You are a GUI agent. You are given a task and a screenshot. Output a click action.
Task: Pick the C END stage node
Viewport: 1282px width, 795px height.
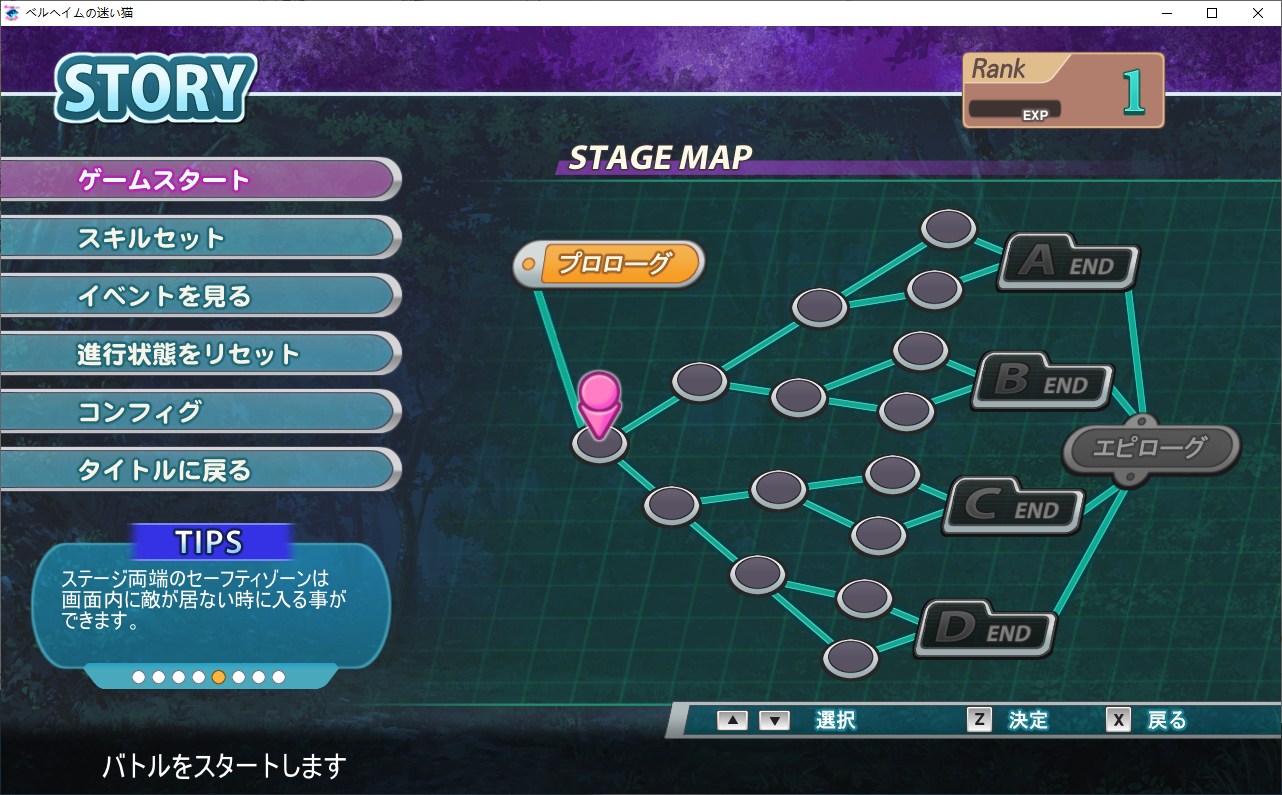pos(1013,507)
